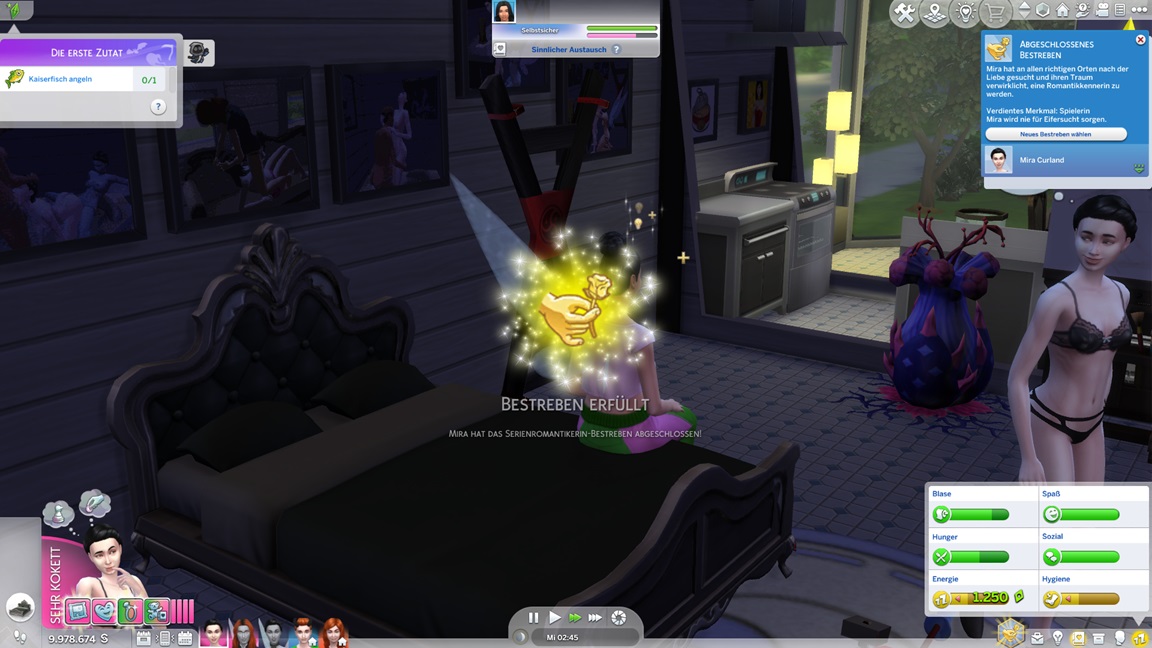
Task: Select the Sinnlicher Austausch interaction label
Action: pos(568,49)
